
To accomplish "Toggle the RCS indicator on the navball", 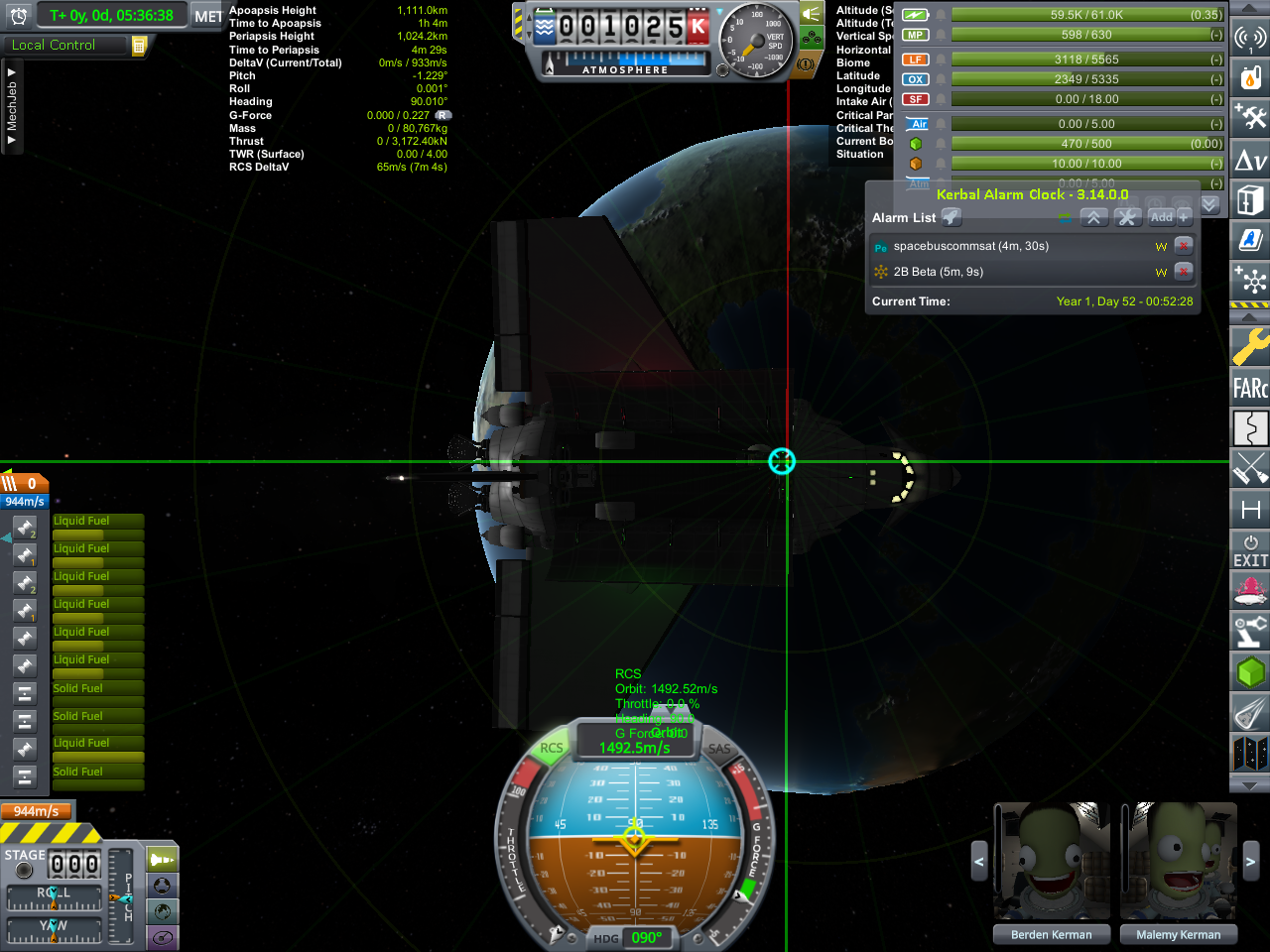I will pos(551,749).
